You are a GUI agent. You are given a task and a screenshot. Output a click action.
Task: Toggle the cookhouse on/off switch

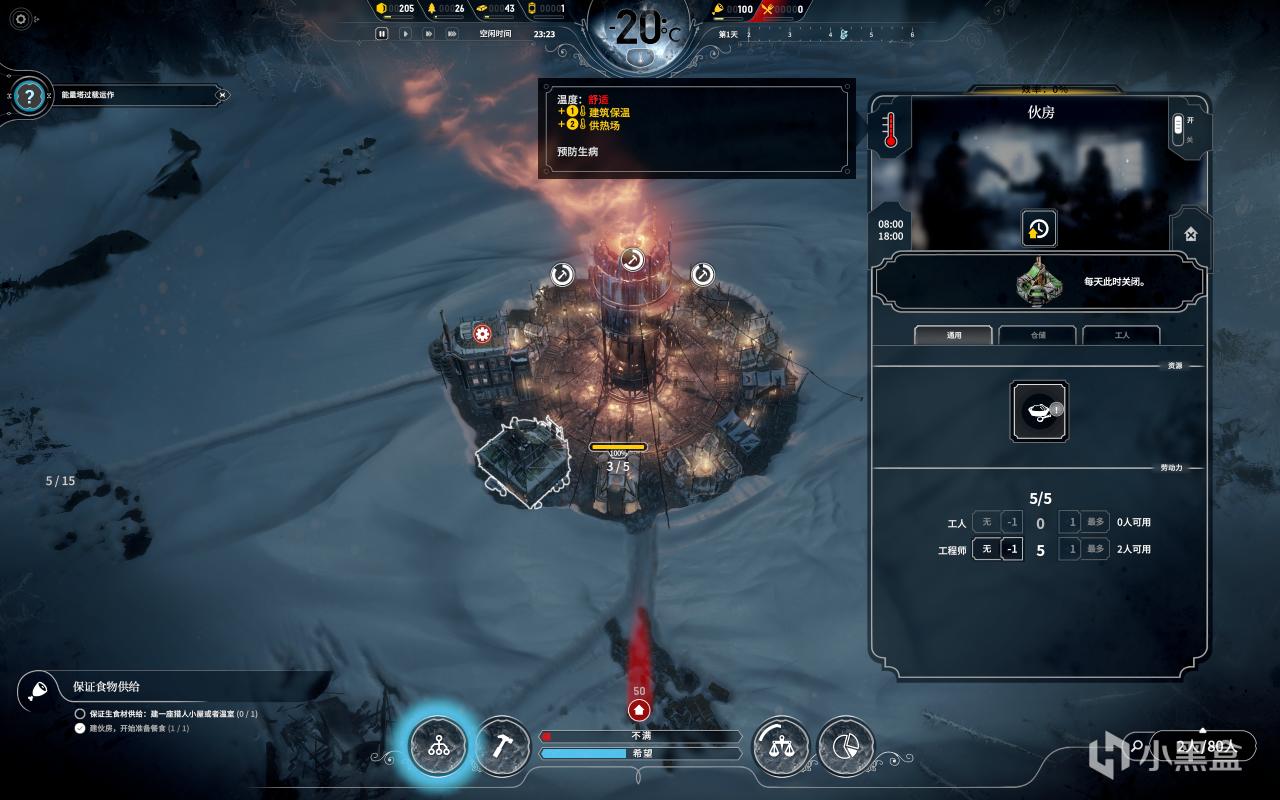click(x=1177, y=127)
